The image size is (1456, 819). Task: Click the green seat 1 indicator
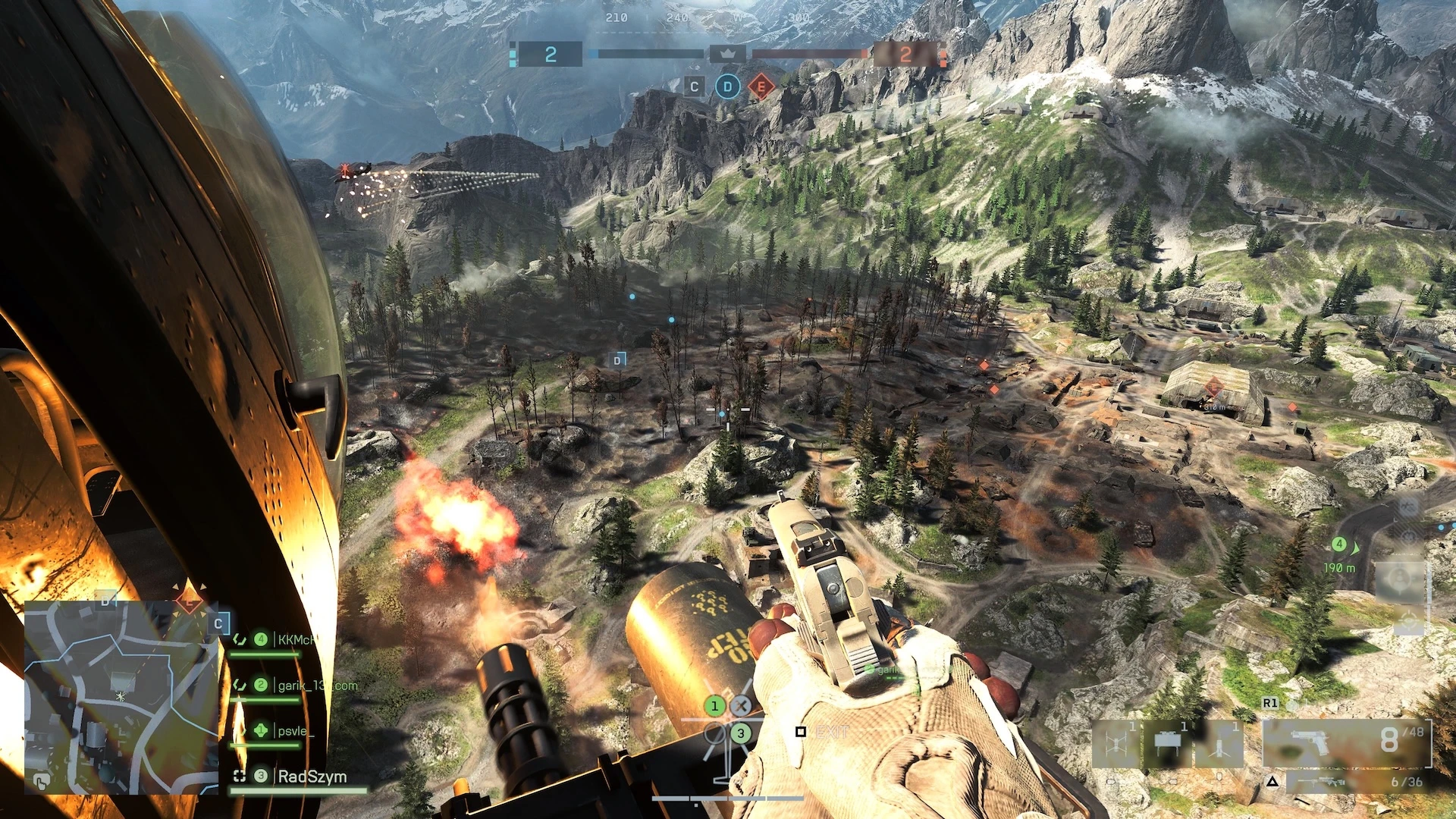[x=714, y=706]
